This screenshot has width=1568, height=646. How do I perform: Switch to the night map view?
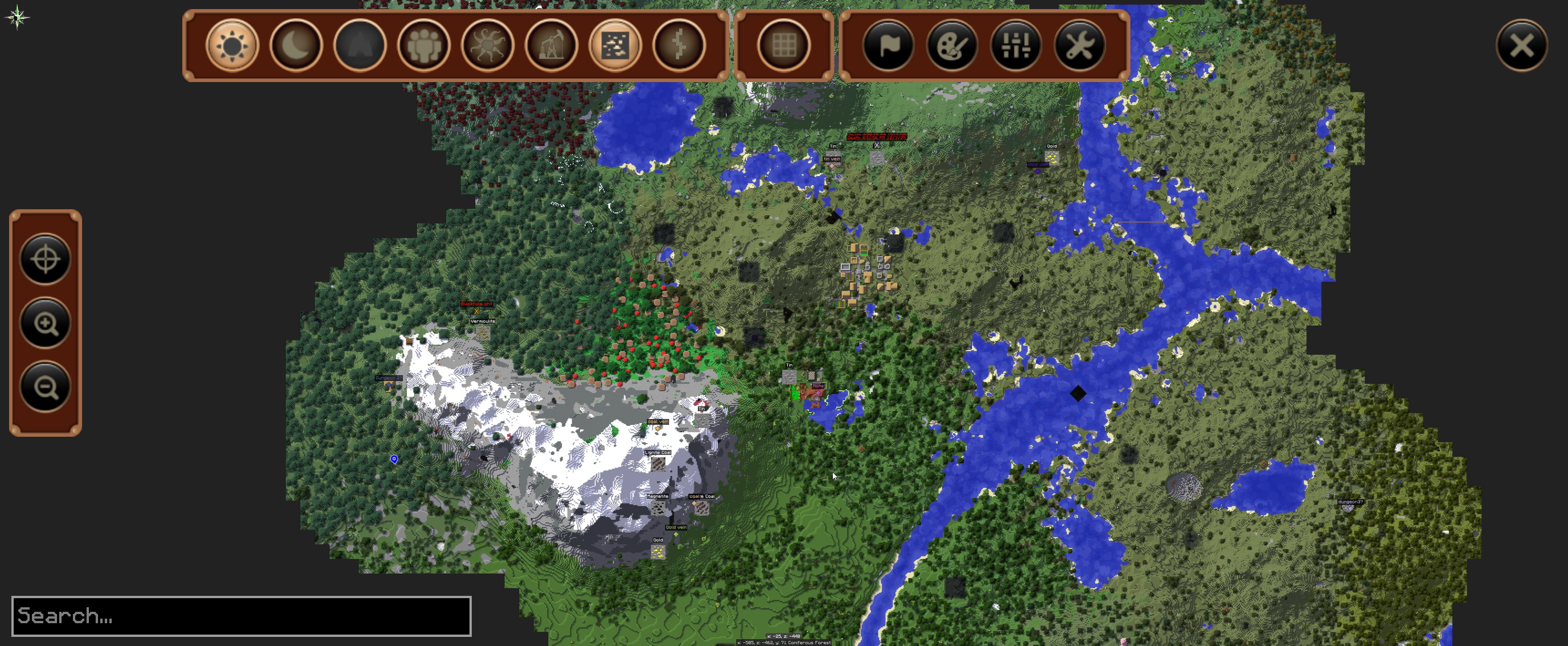pos(296,45)
